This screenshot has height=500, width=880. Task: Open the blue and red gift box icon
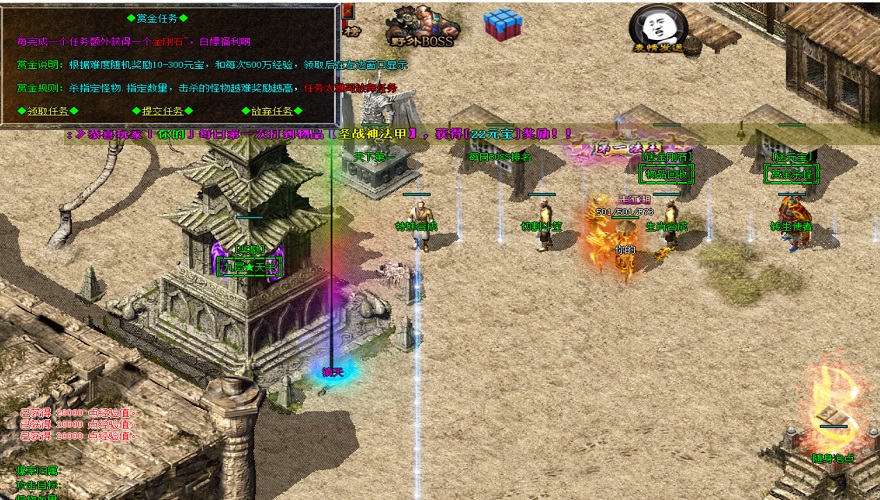coord(502,26)
